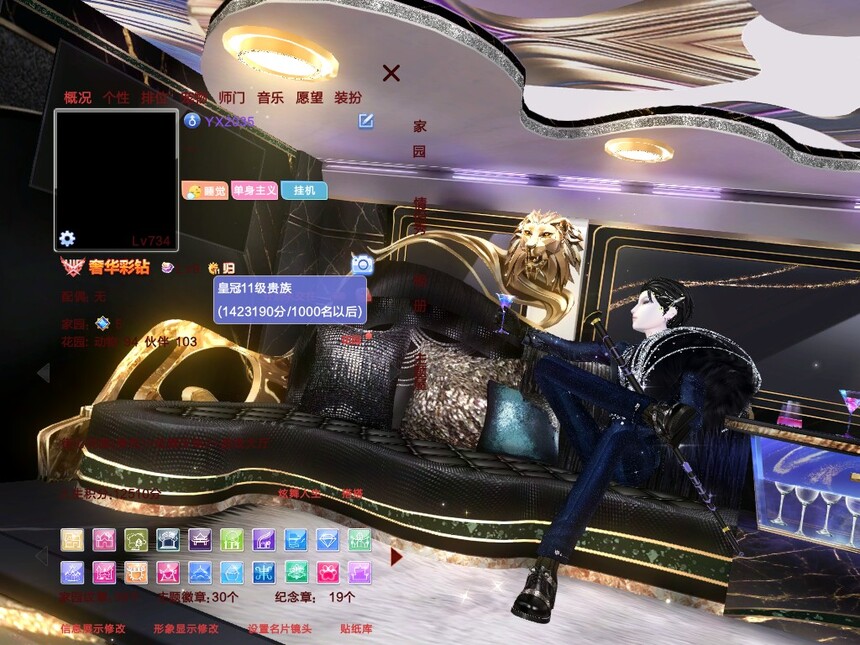
Task: Close the profile card panel
Action: coord(391,73)
